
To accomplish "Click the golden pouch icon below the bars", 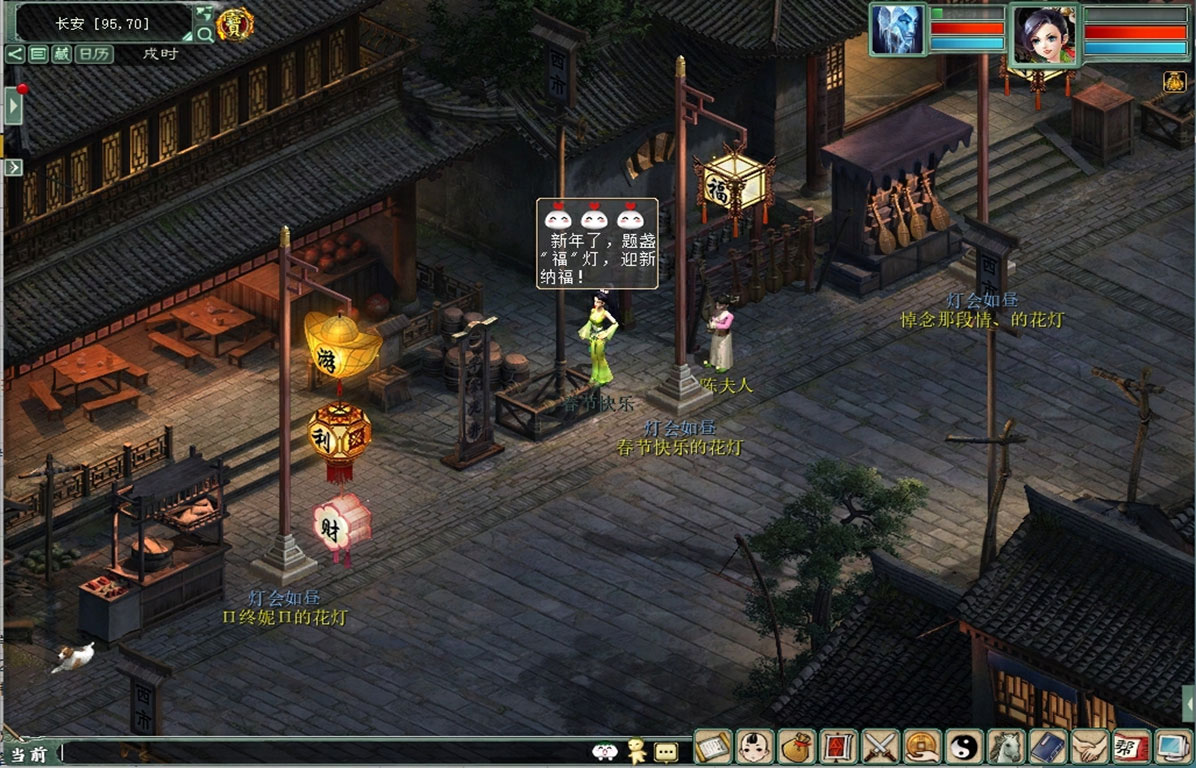I will (x=1174, y=82).
